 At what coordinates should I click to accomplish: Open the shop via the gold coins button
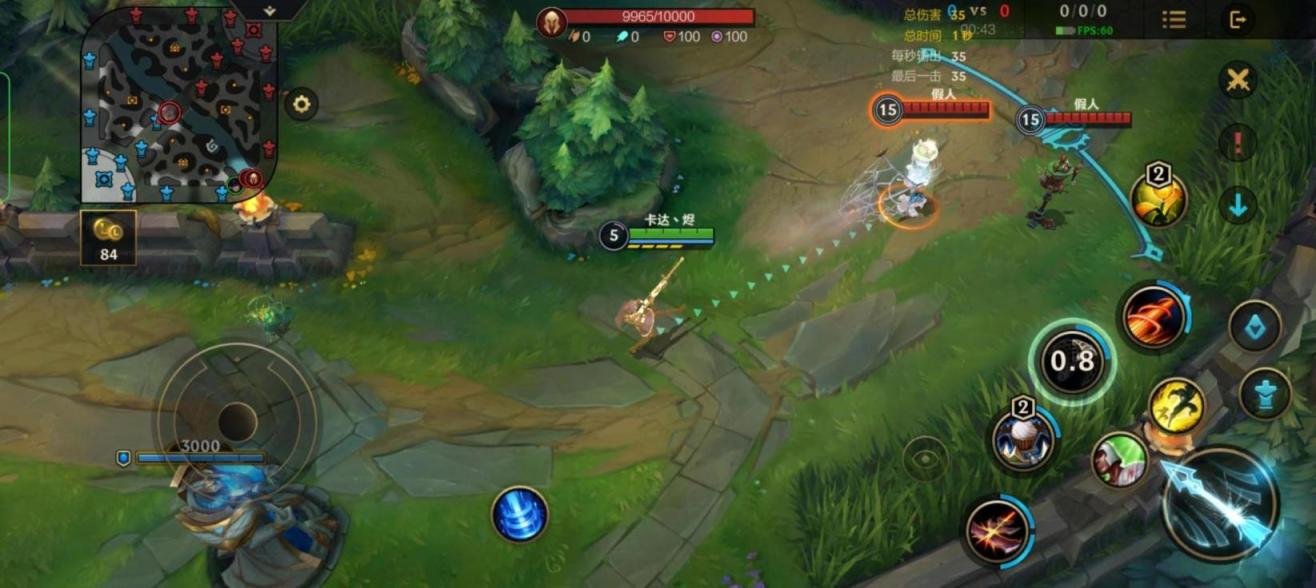pyautogui.click(x=108, y=237)
